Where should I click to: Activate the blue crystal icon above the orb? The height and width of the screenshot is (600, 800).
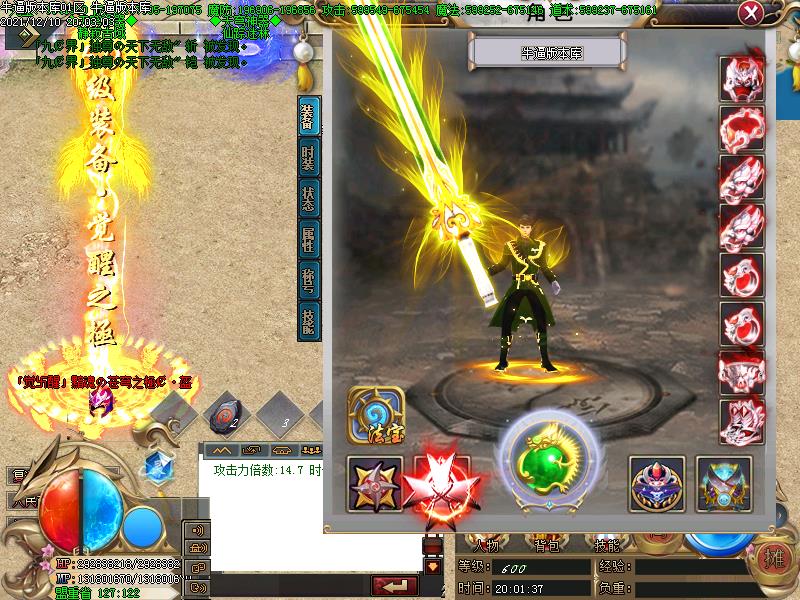coord(156,465)
